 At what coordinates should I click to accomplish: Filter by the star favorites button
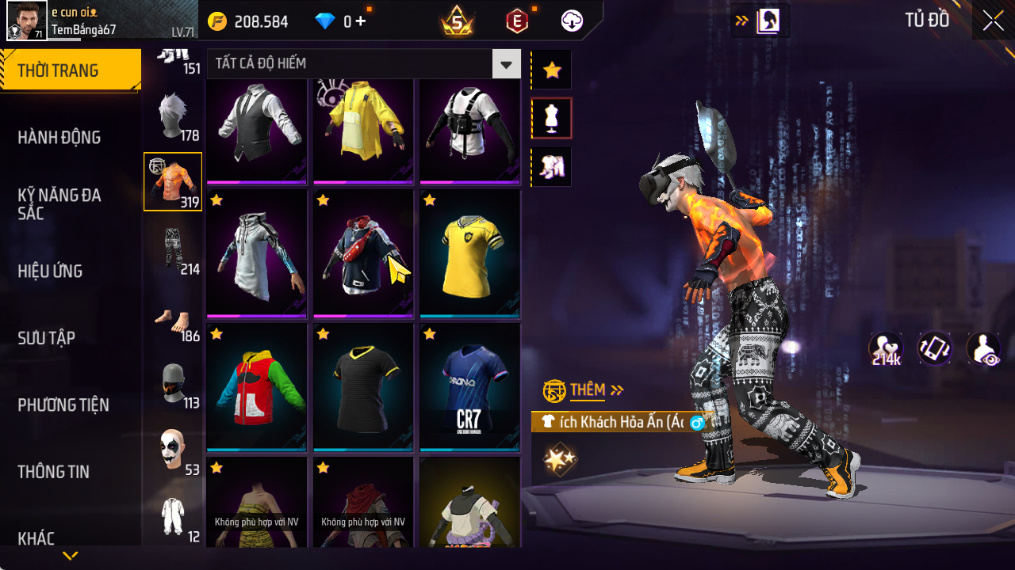point(552,70)
